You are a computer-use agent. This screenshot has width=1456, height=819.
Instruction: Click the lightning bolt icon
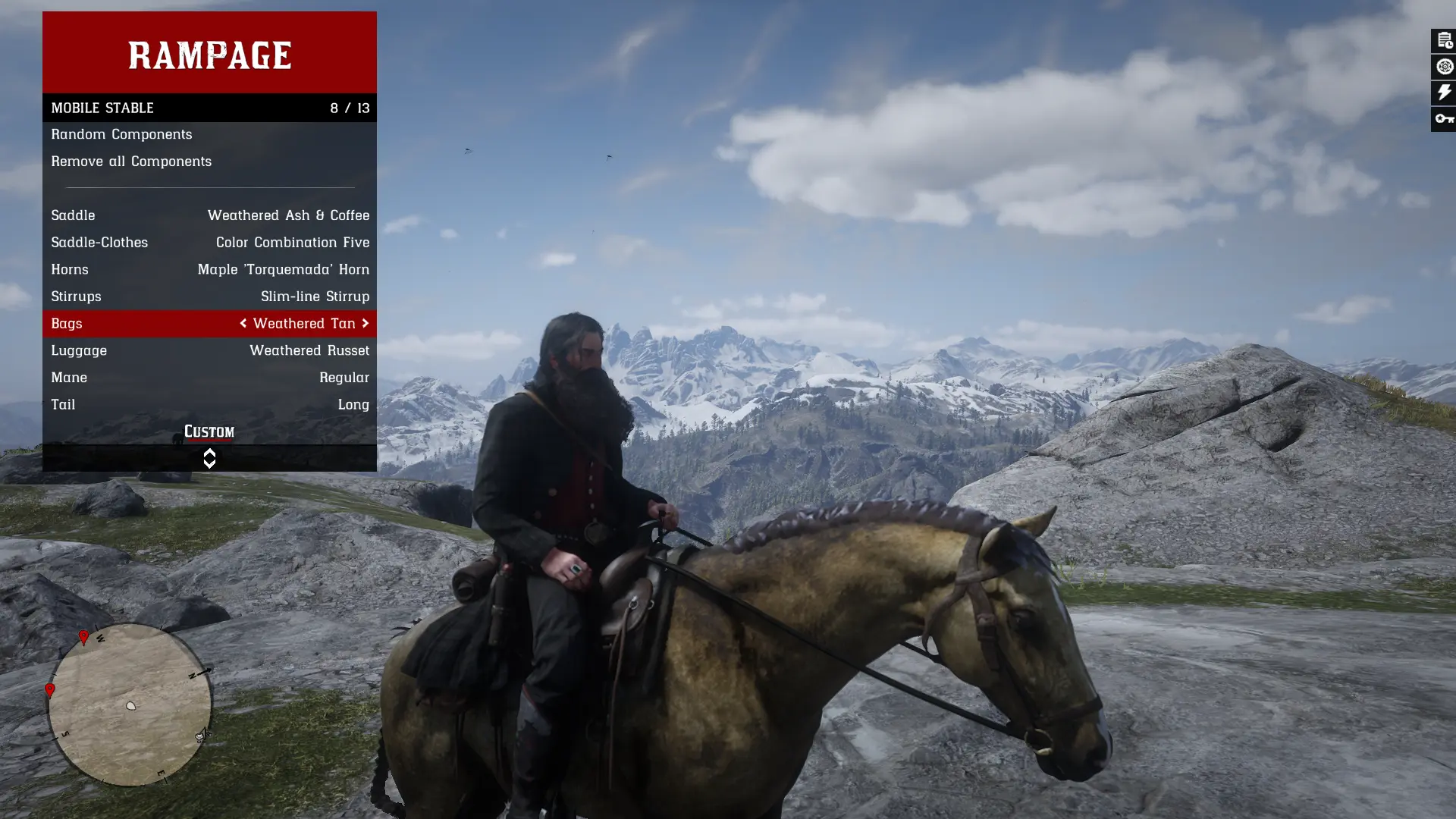(1444, 93)
